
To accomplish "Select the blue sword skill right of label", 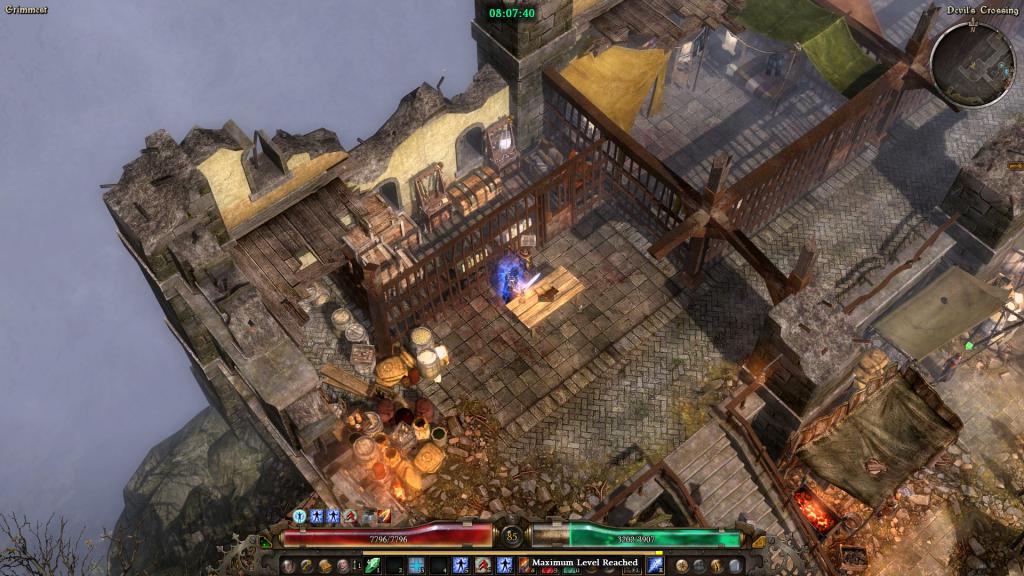I will coord(655,565).
